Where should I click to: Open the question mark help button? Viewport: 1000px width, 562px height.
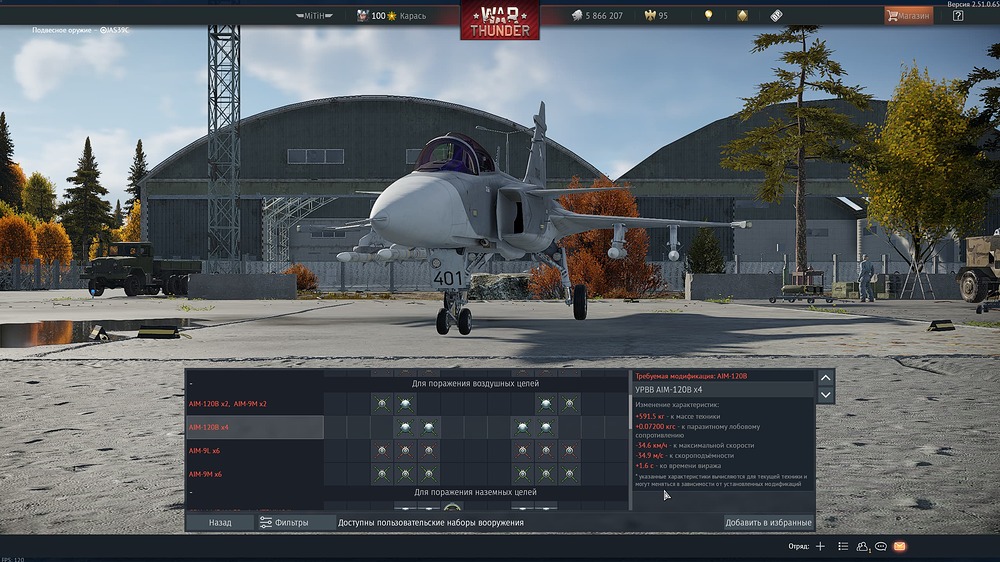[958, 16]
